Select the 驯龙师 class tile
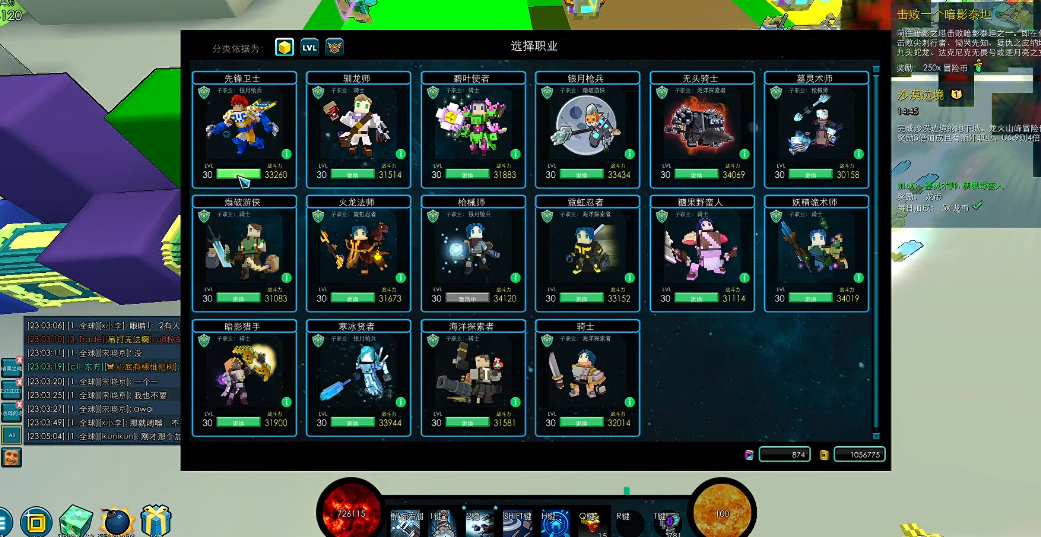 point(359,127)
